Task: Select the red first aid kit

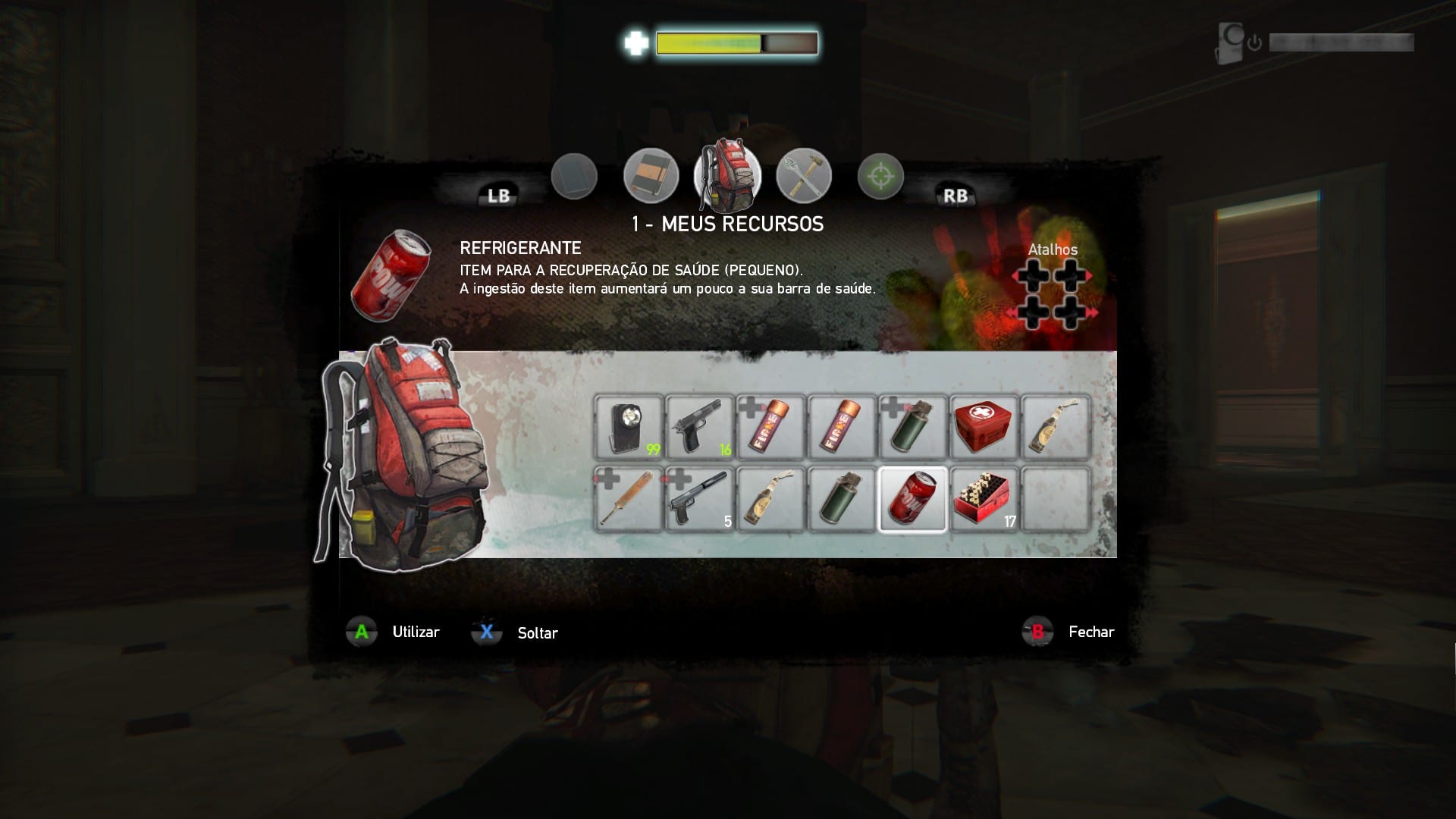Action: pos(984,427)
